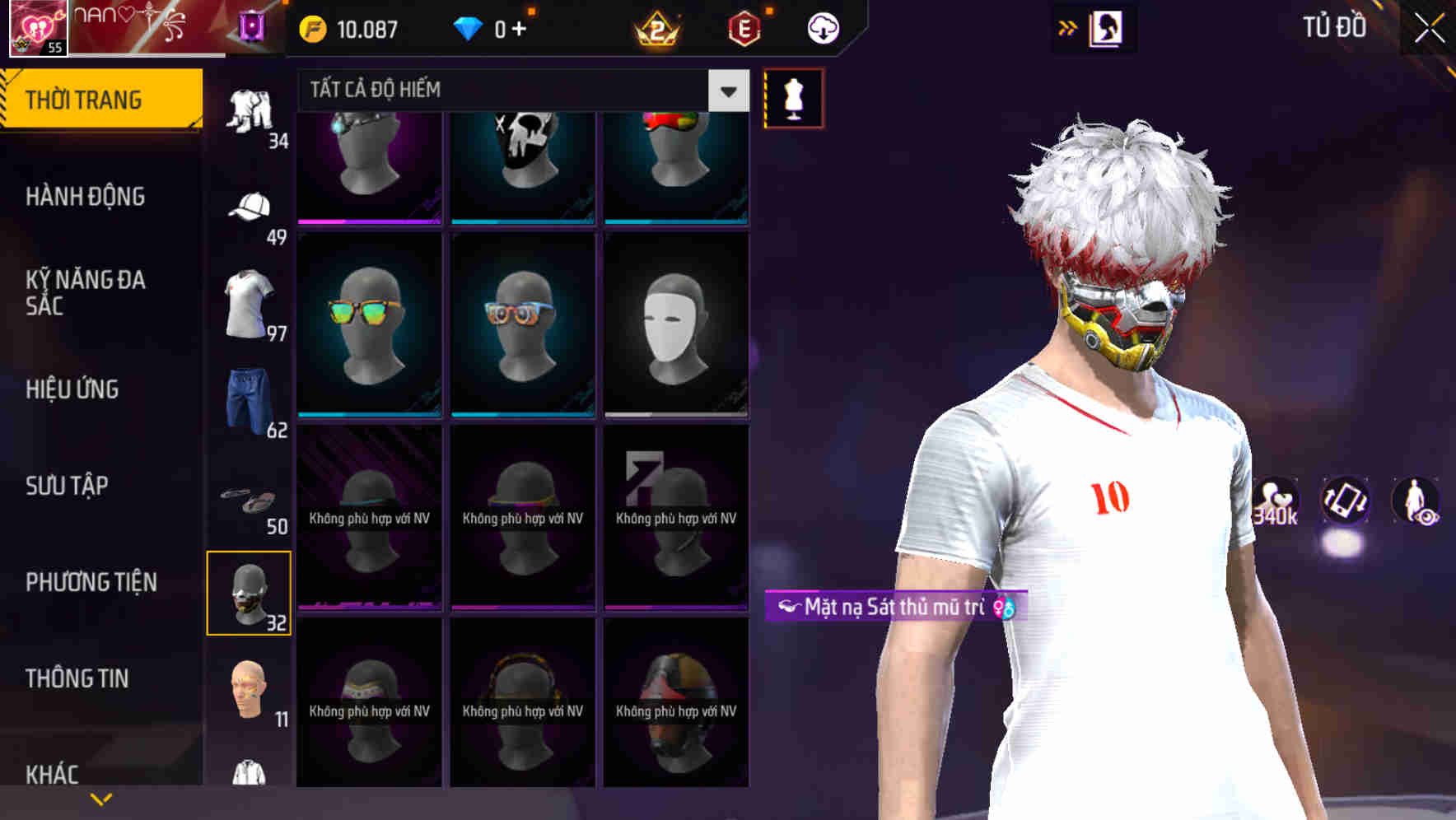
Task: Click the E badge icon on top bar
Action: coord(743,27)
